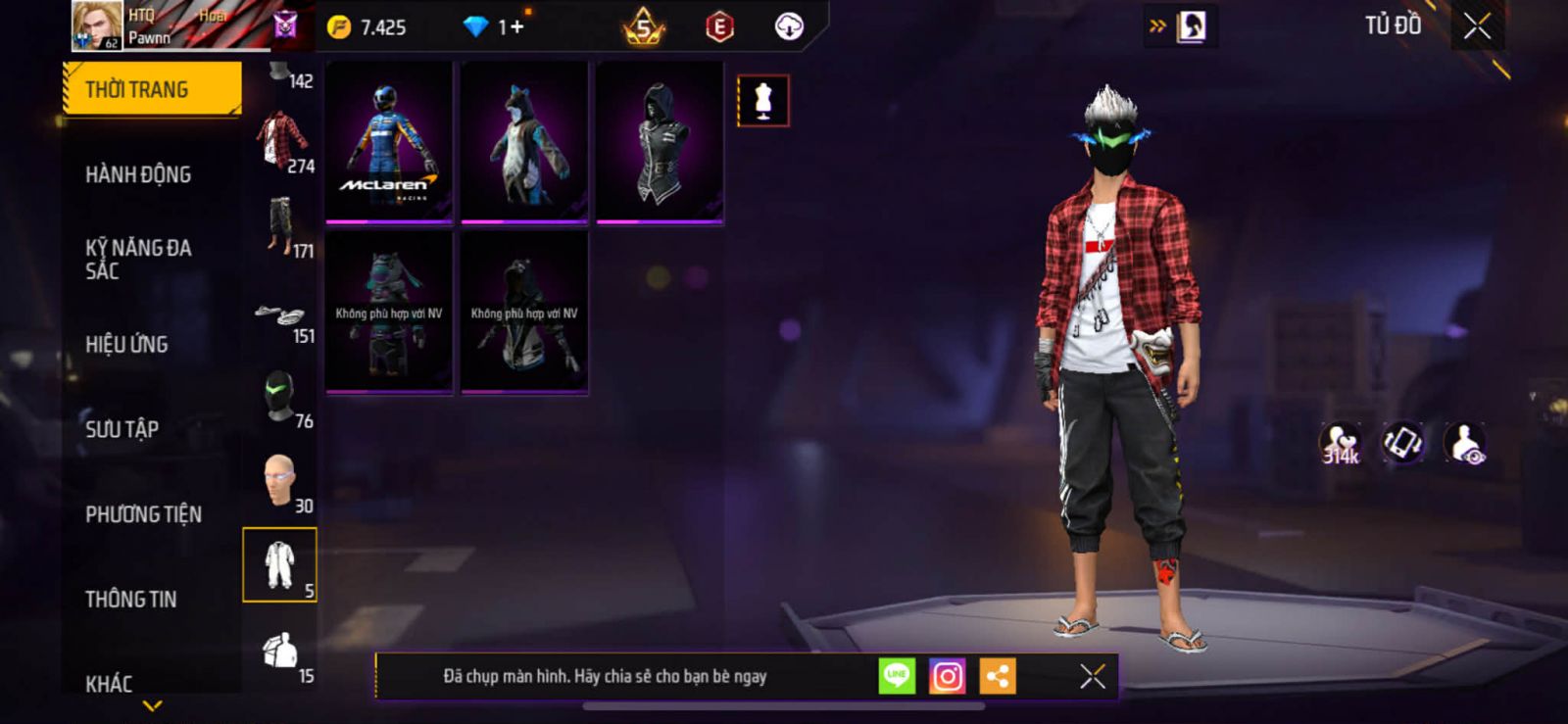Click the mannequin preset button
Viewport: 1568px width, 724px height.
tap(762, 101)
